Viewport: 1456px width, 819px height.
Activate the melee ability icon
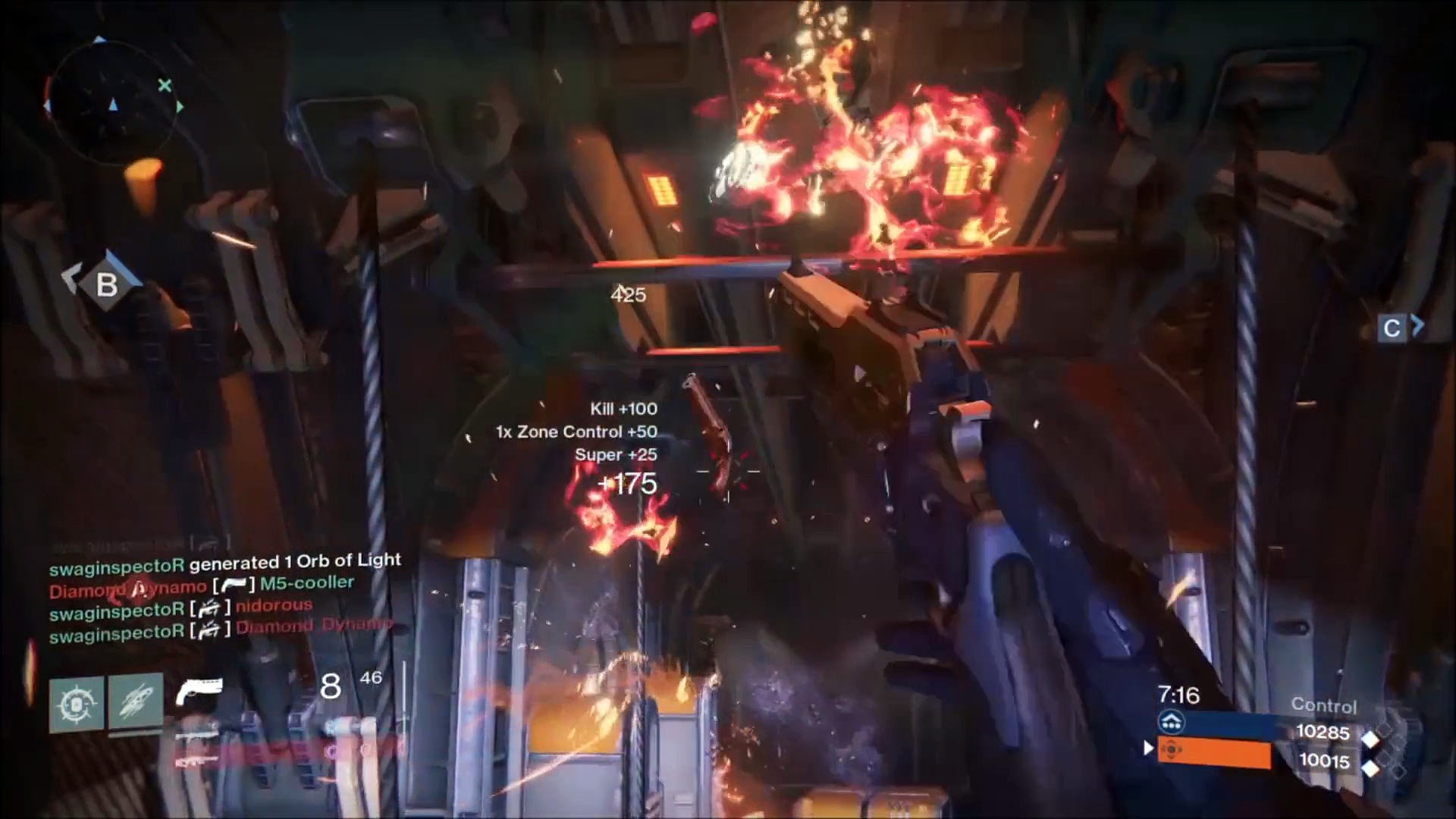click(x=136, y=702)
